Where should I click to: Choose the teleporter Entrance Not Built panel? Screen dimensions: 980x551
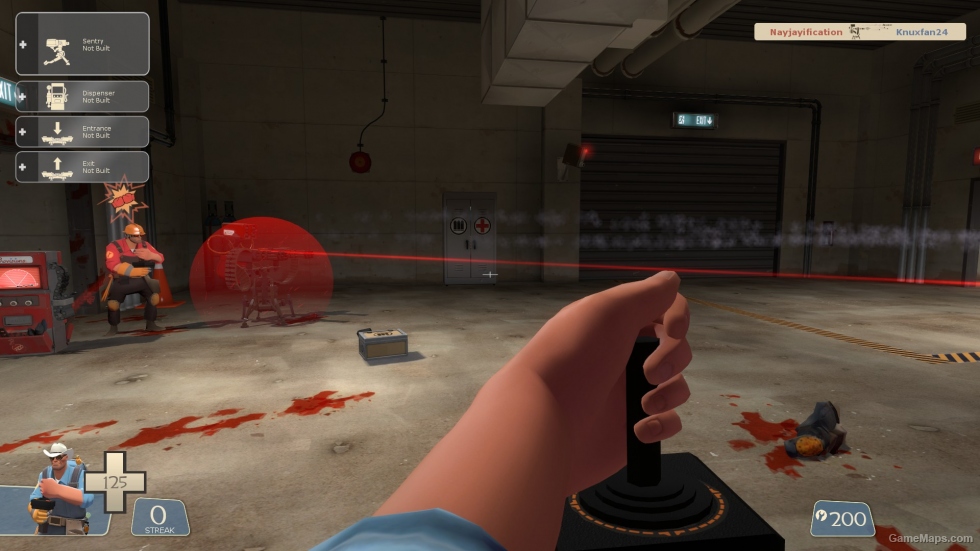pos(82,132)
